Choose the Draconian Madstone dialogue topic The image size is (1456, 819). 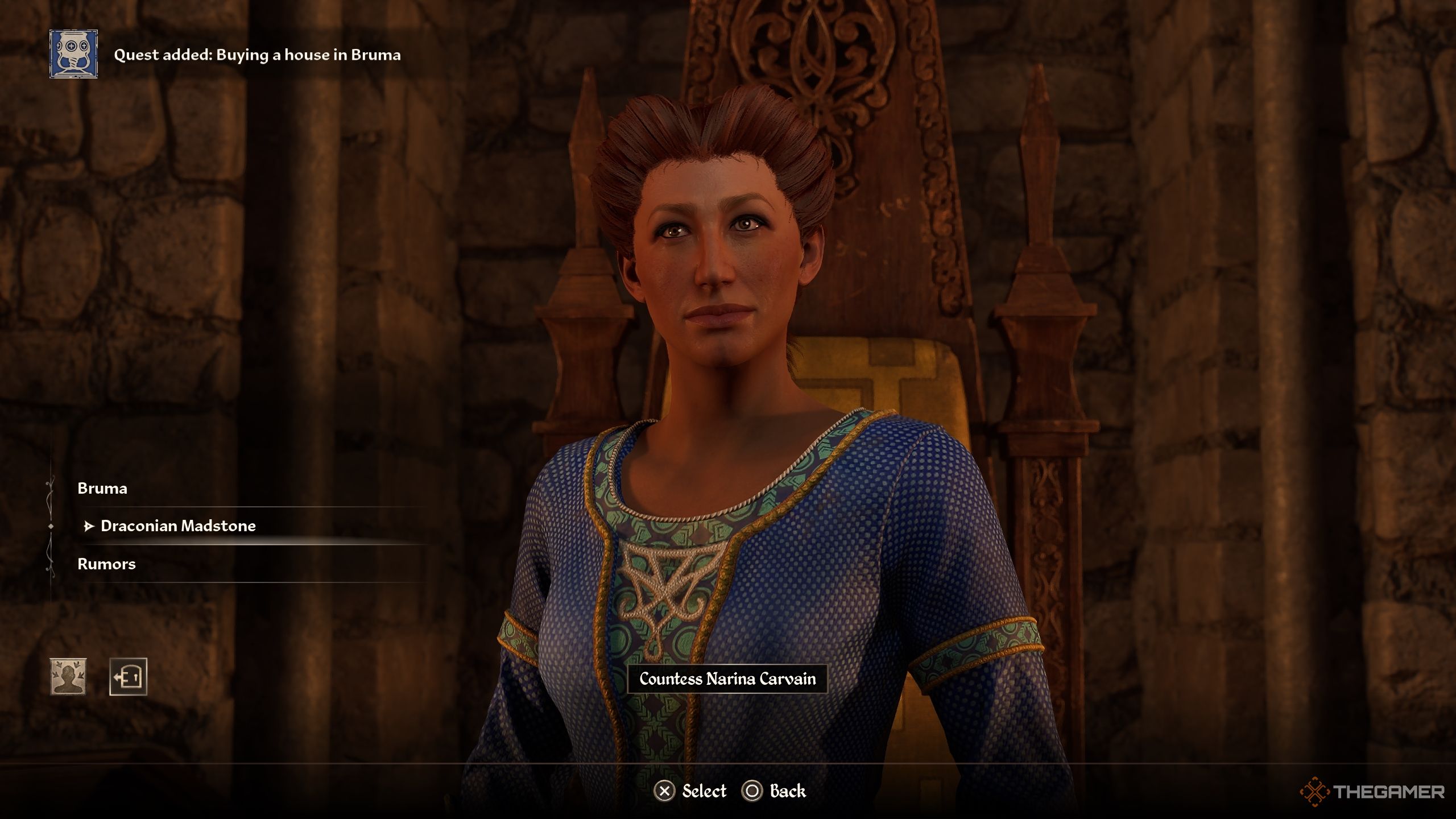178,526
